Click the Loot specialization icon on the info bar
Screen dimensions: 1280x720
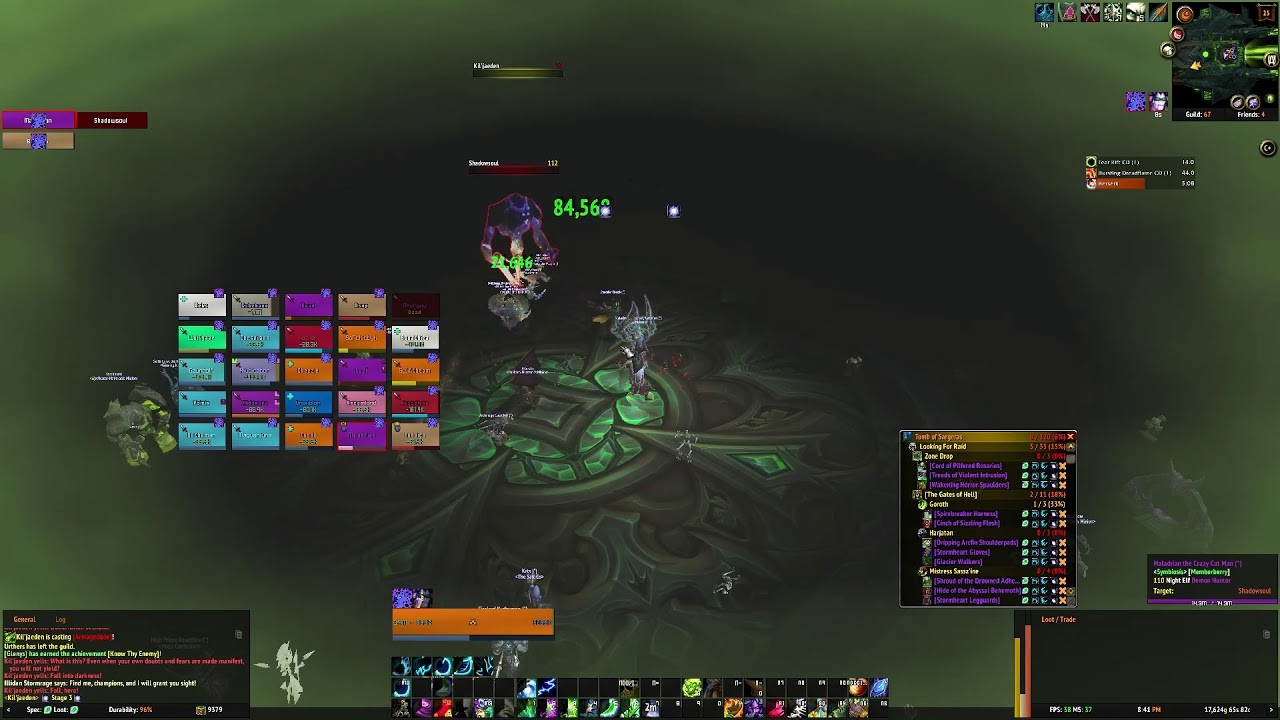point(74,709)
